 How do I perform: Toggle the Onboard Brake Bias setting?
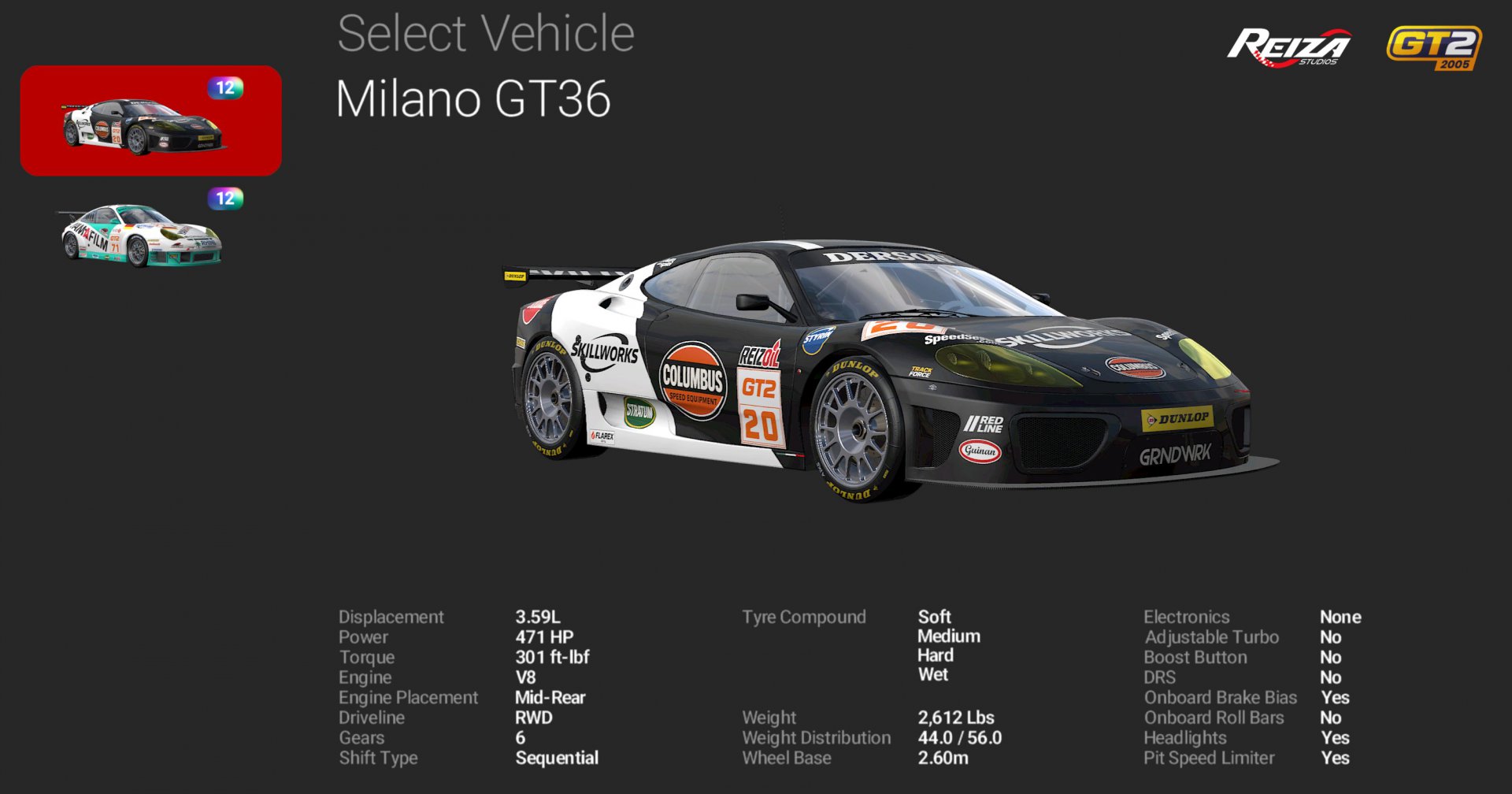coord(1336,697)
